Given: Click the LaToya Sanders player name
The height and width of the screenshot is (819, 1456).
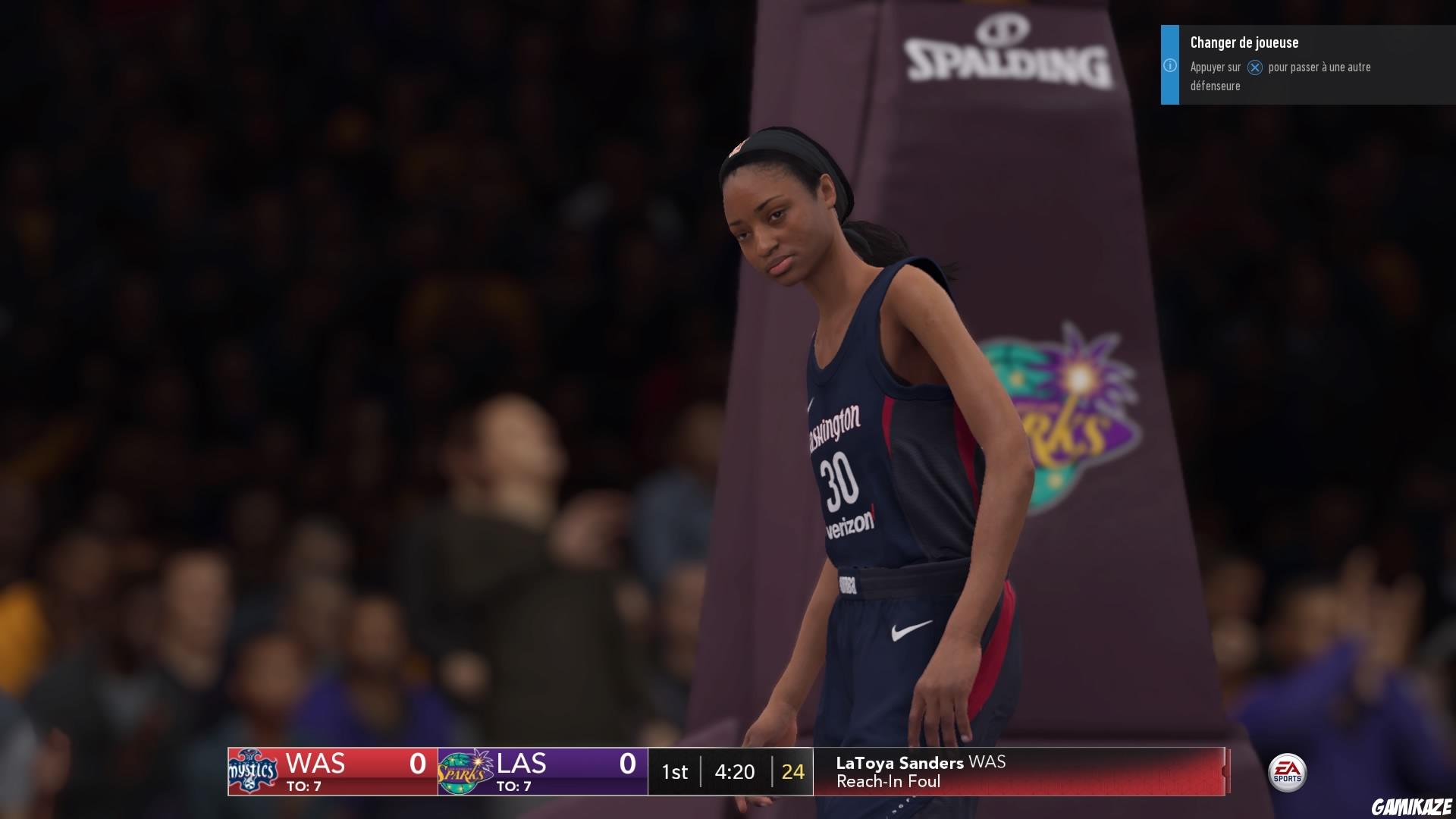Looking at the screenshot, I should pos(899,764).
